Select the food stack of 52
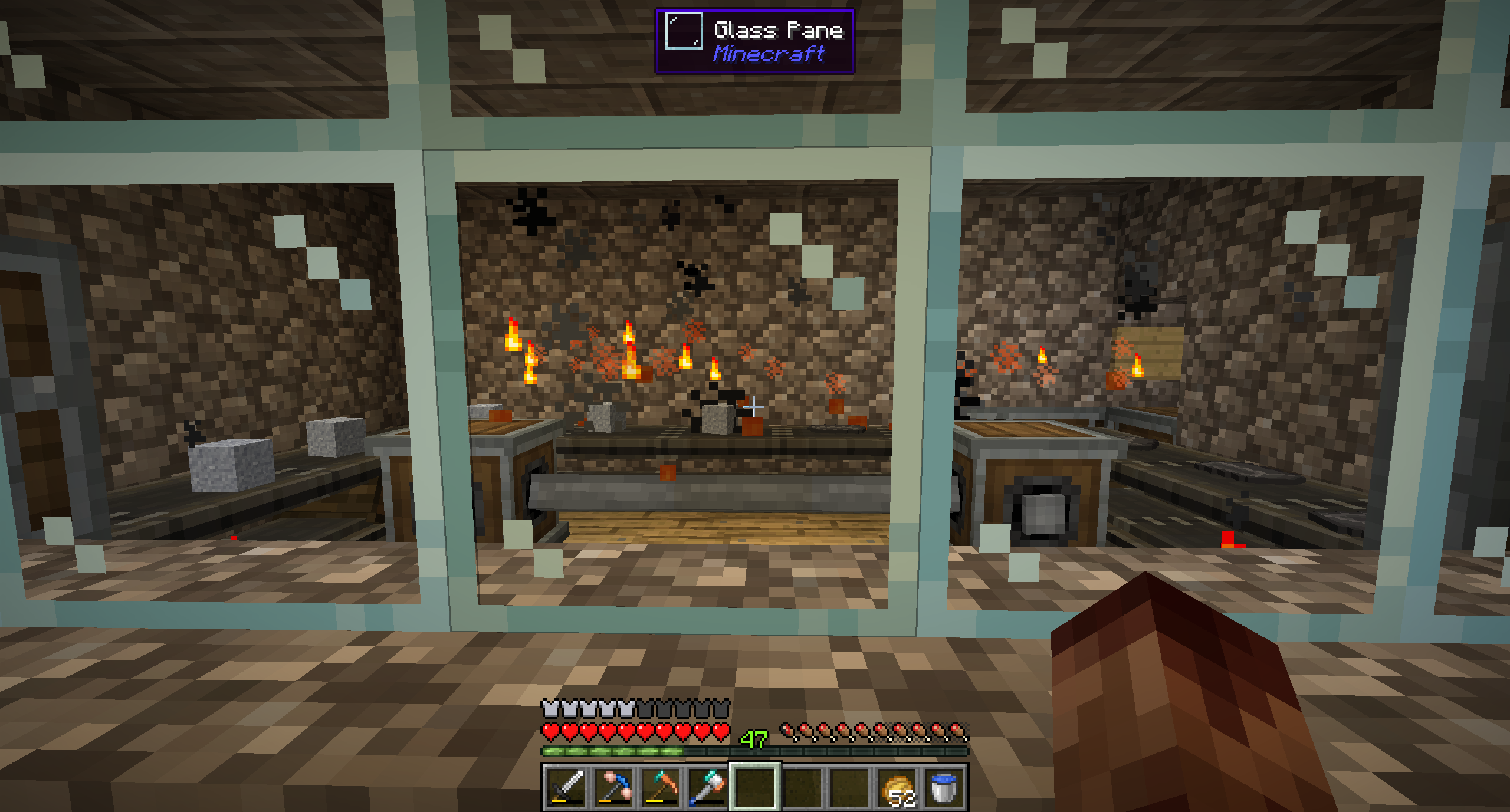 point(897,787)
